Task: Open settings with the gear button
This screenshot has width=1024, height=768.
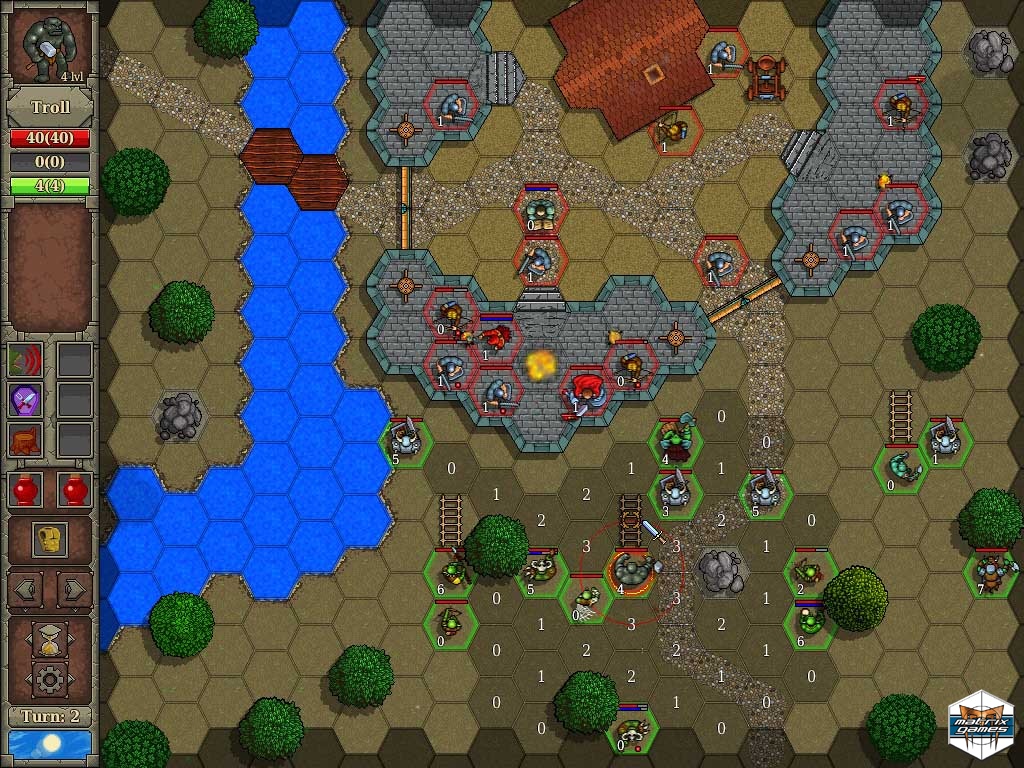Action: (50, 680)
